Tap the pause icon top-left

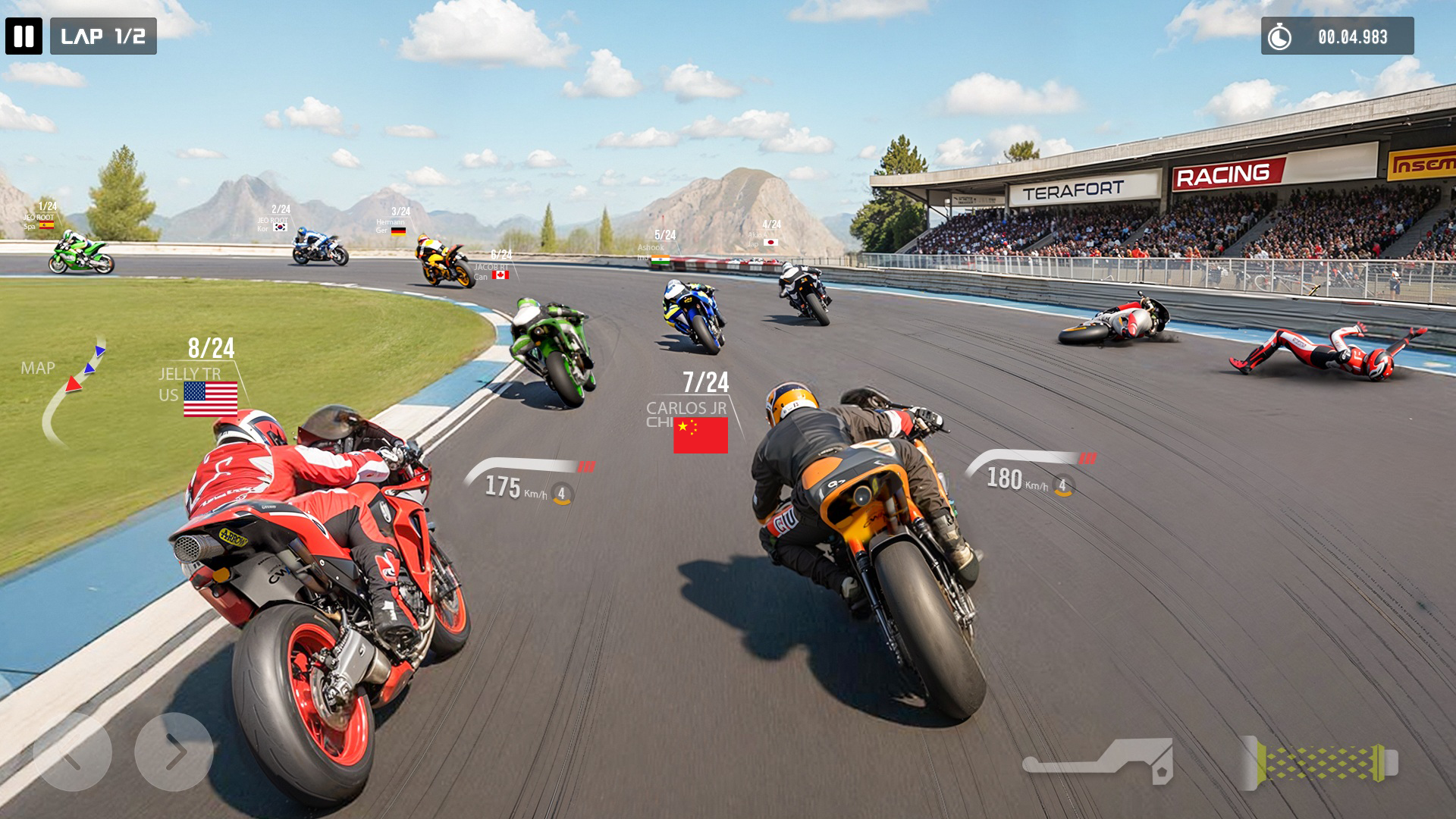(x=25, y=36)
